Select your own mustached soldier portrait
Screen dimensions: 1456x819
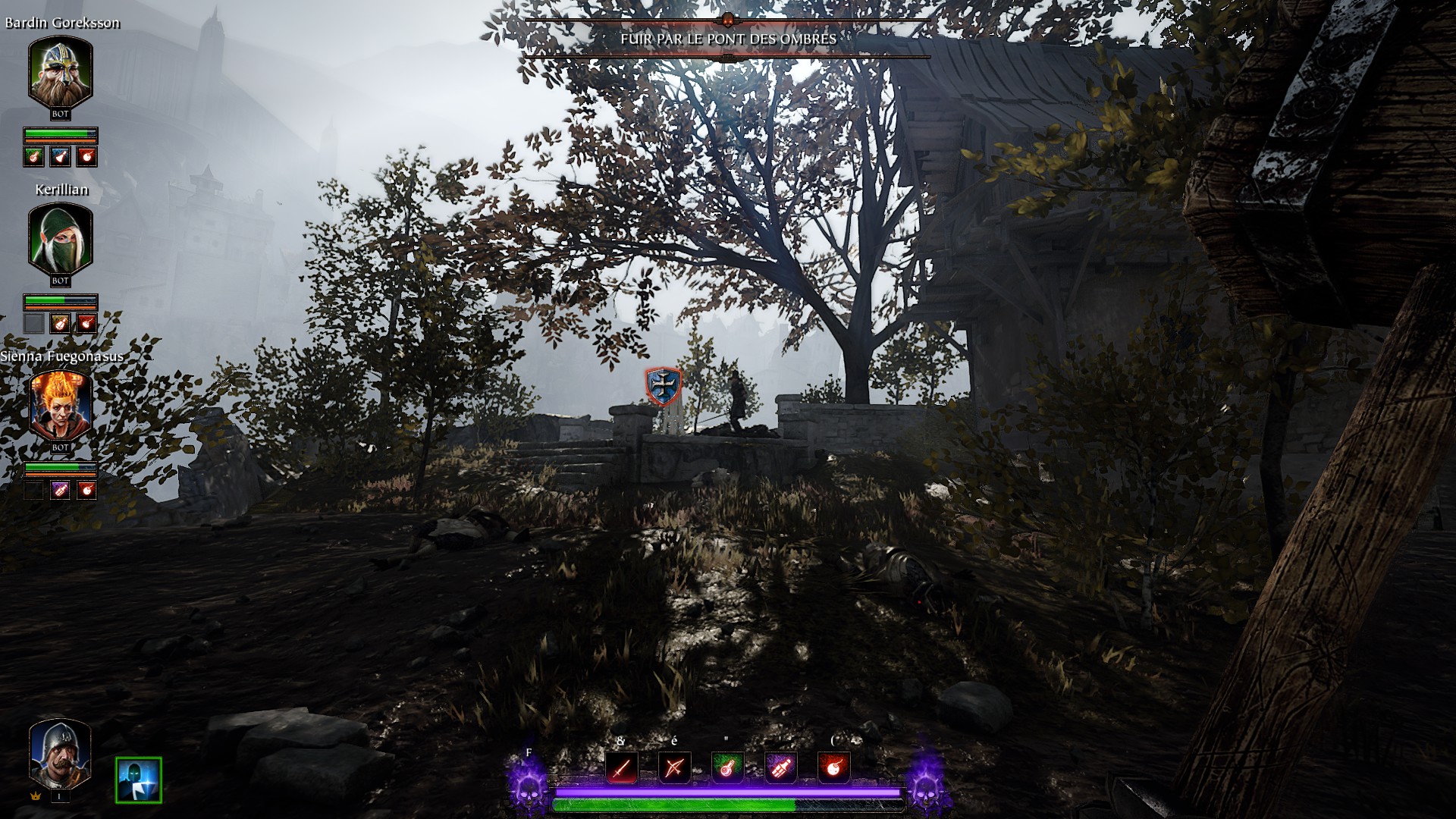pyautogui.click(x=60, y=752)
